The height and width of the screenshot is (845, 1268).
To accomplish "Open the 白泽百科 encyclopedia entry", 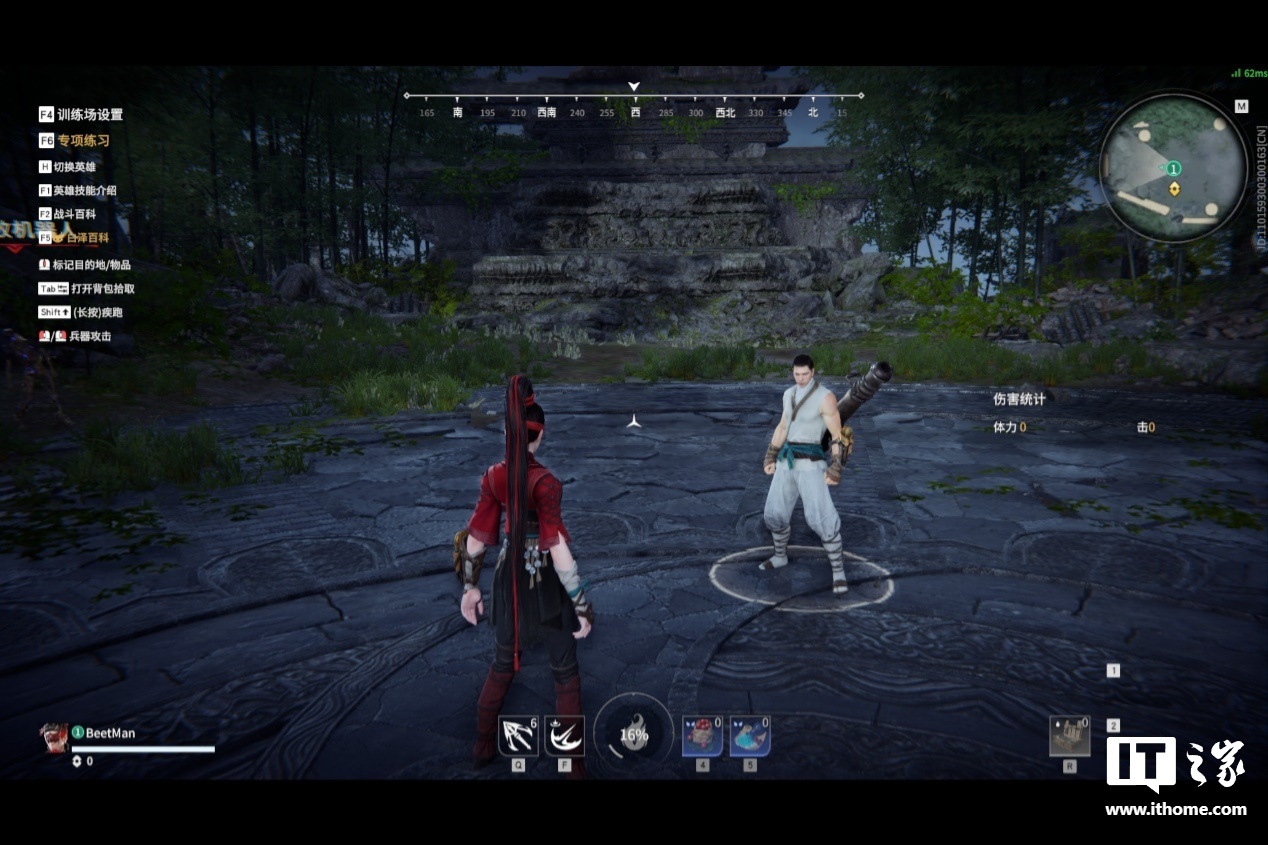I will (81, 238).
